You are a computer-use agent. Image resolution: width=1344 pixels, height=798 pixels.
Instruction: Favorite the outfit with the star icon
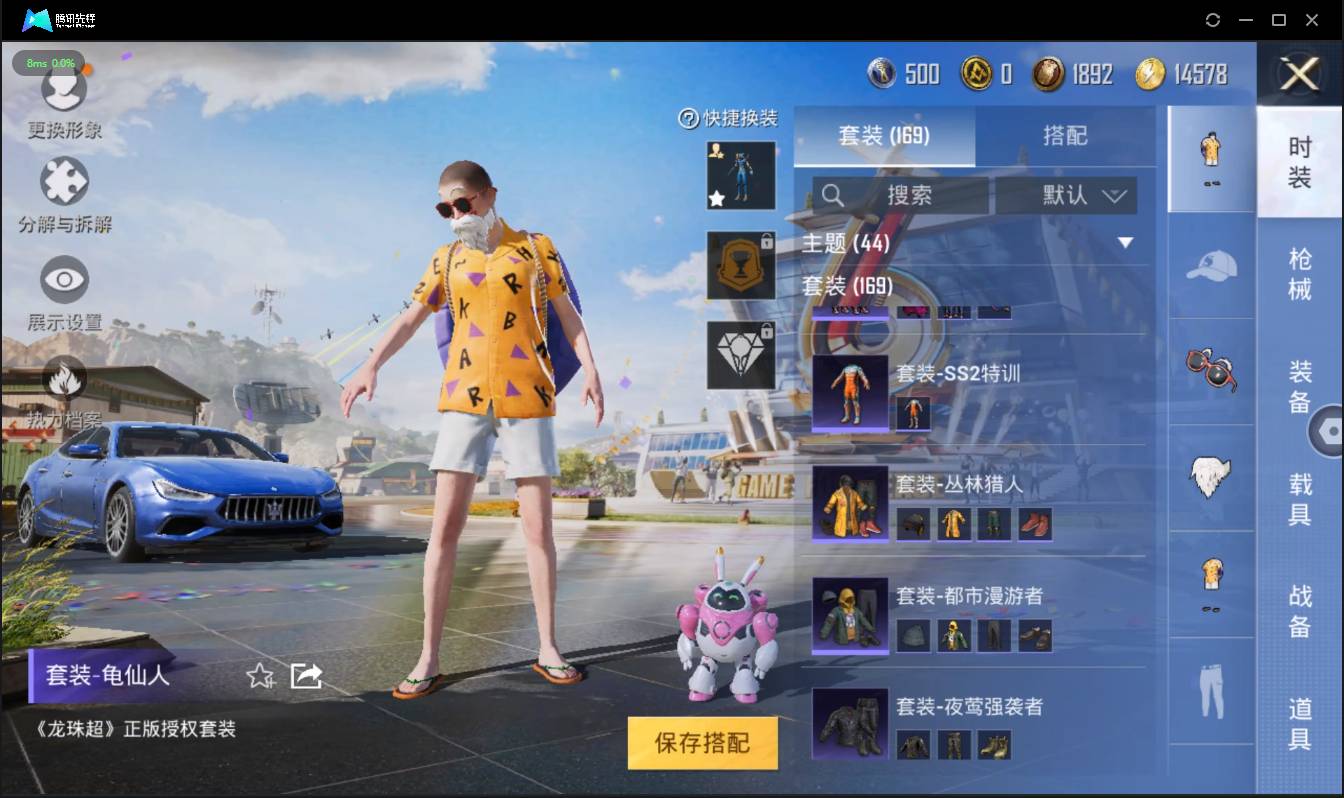(x=260, y=676)
